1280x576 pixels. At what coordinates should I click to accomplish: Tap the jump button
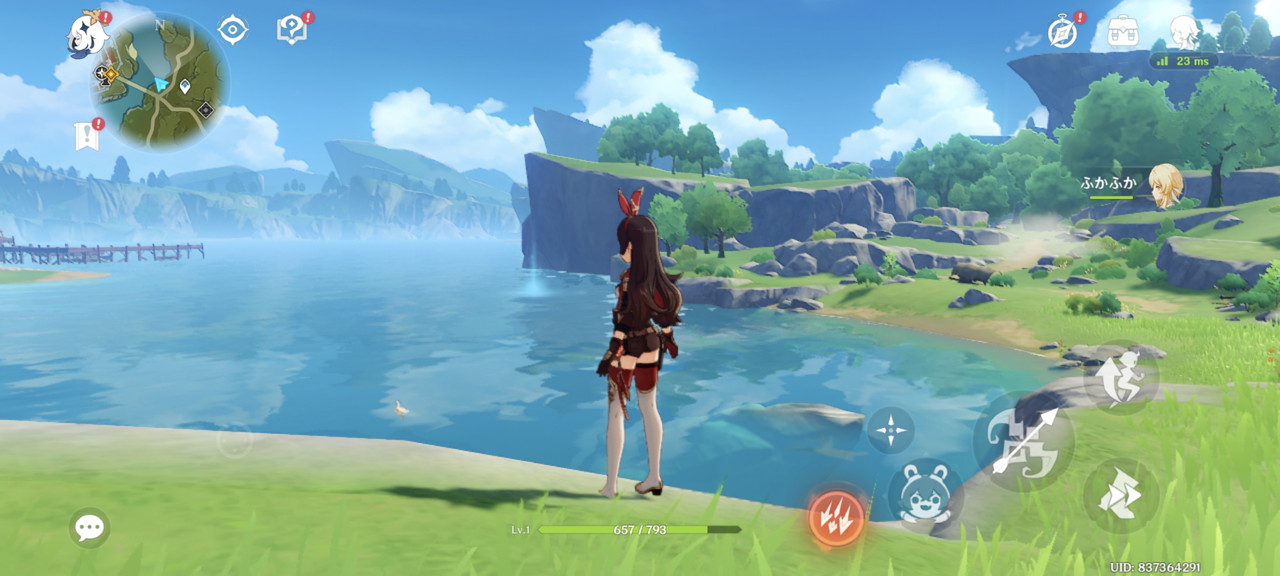click(x=1121, y=379)
